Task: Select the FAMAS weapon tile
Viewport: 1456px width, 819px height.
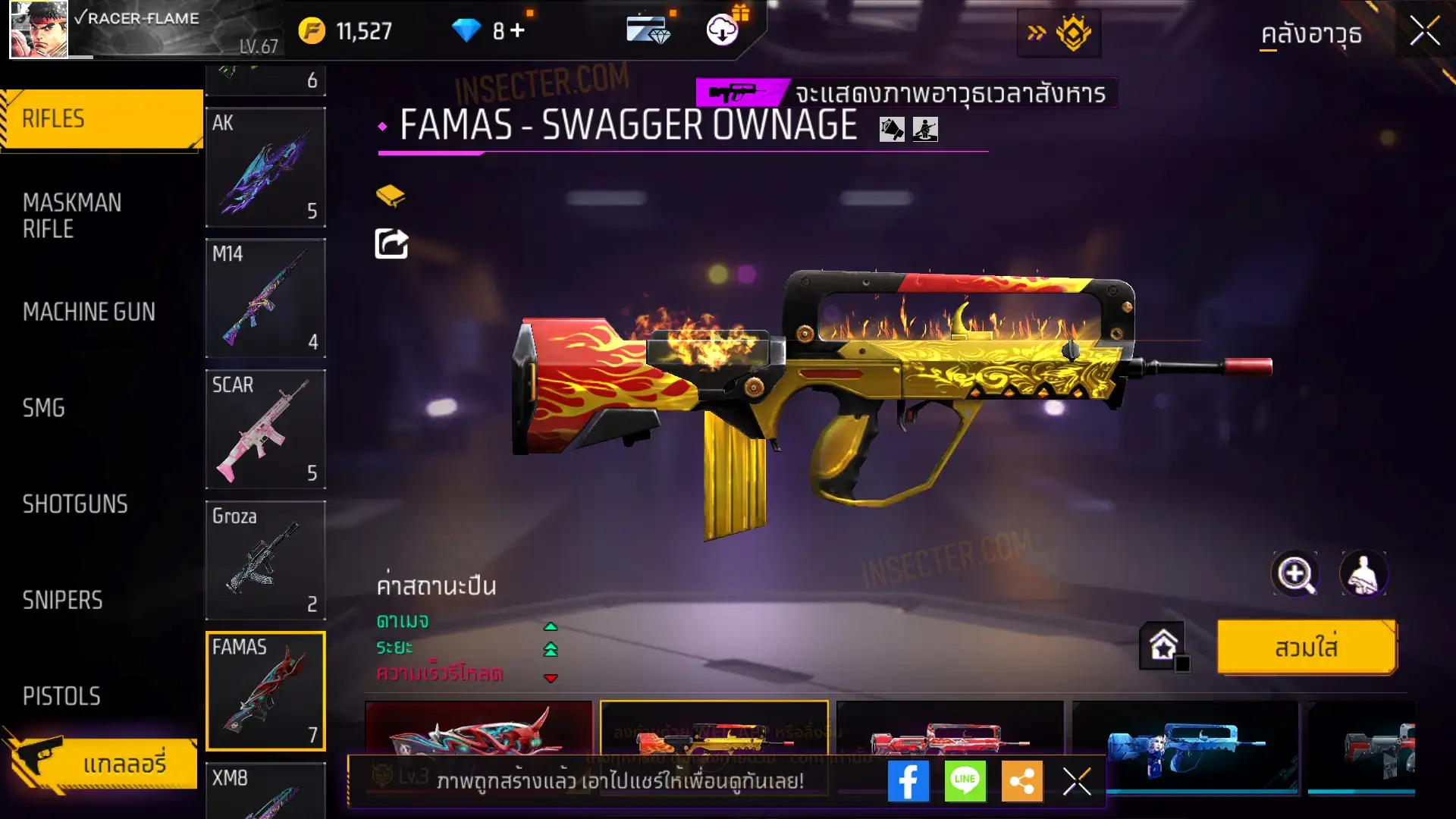Action: (265, 691)
